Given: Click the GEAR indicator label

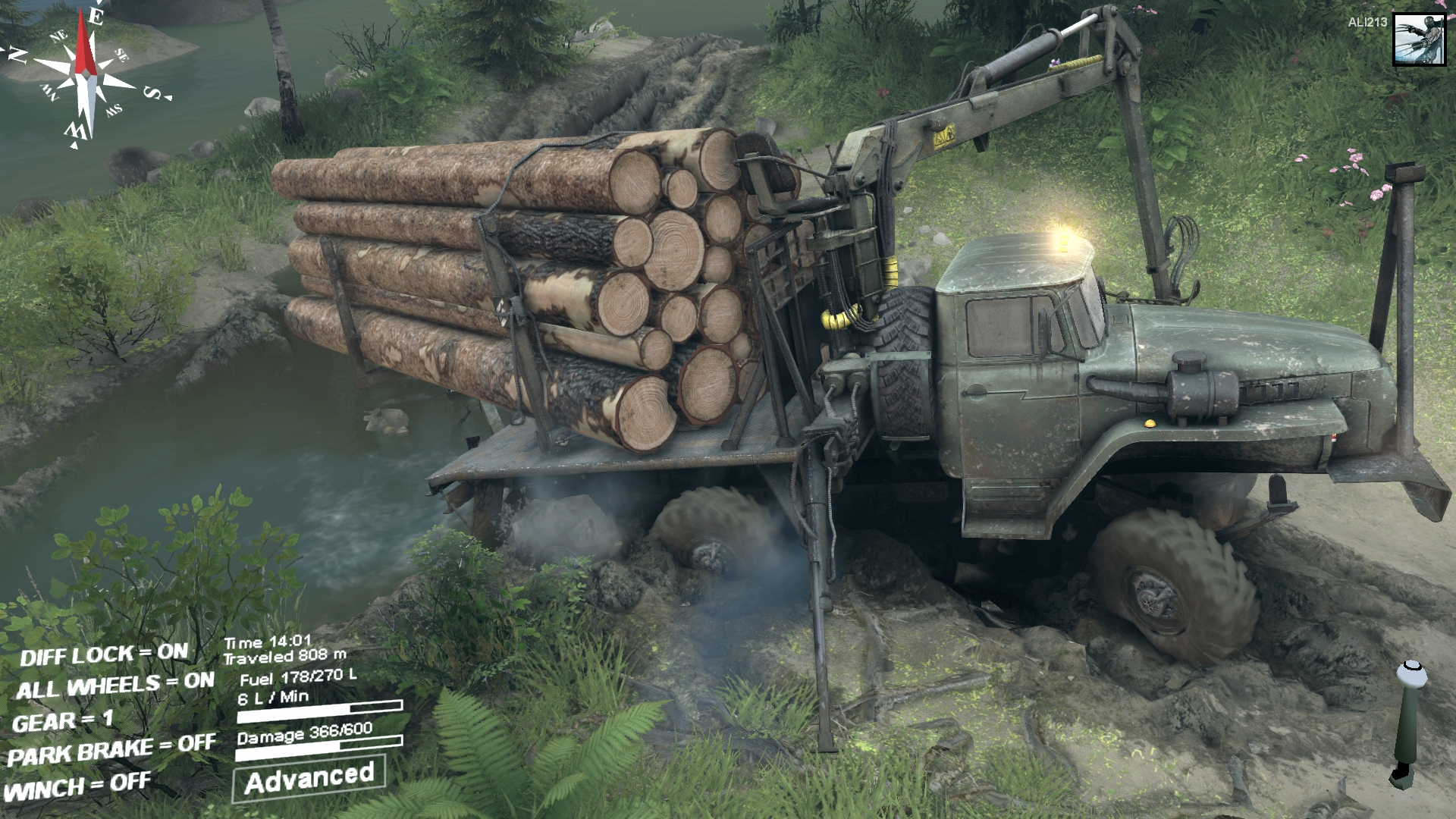Looking at the screenshot, I should click(x=63, y=720).
